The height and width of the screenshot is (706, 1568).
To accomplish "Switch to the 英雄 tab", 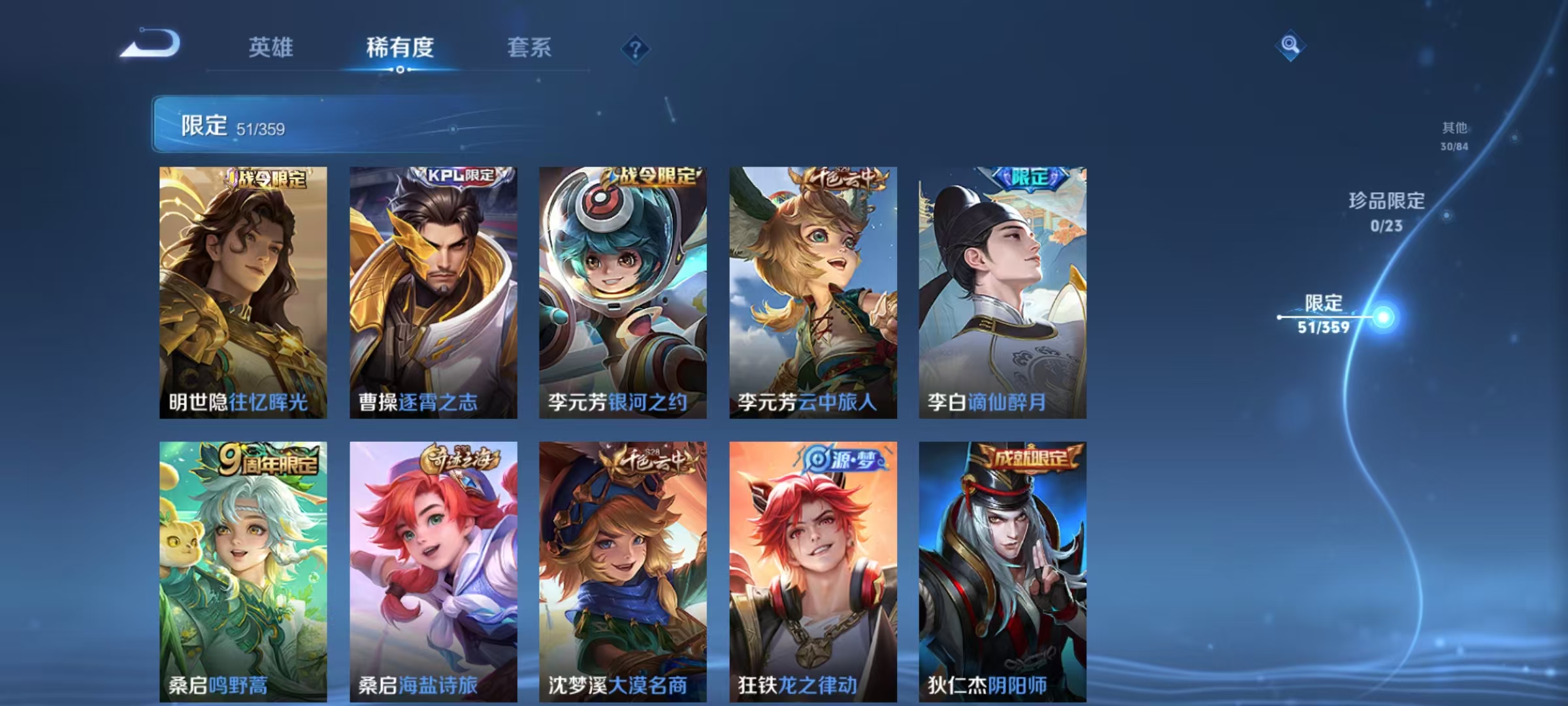I will 272,48.
